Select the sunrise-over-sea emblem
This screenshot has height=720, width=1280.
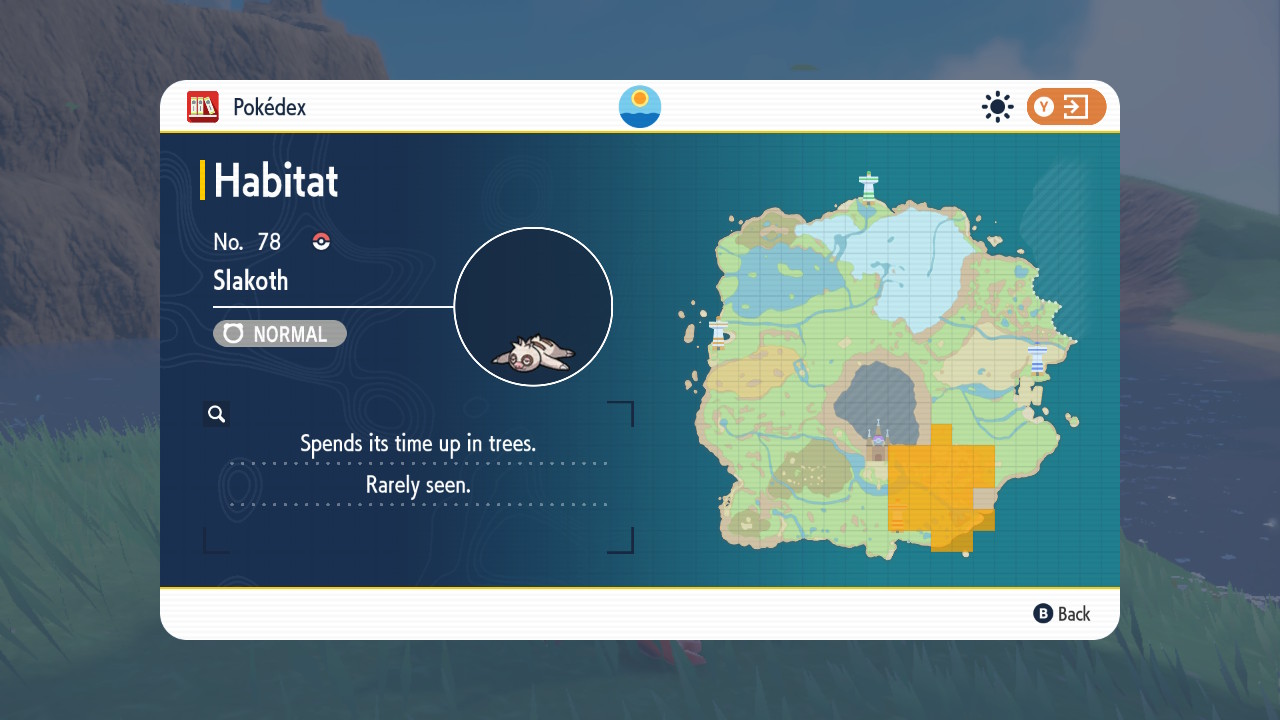point(640,107)
